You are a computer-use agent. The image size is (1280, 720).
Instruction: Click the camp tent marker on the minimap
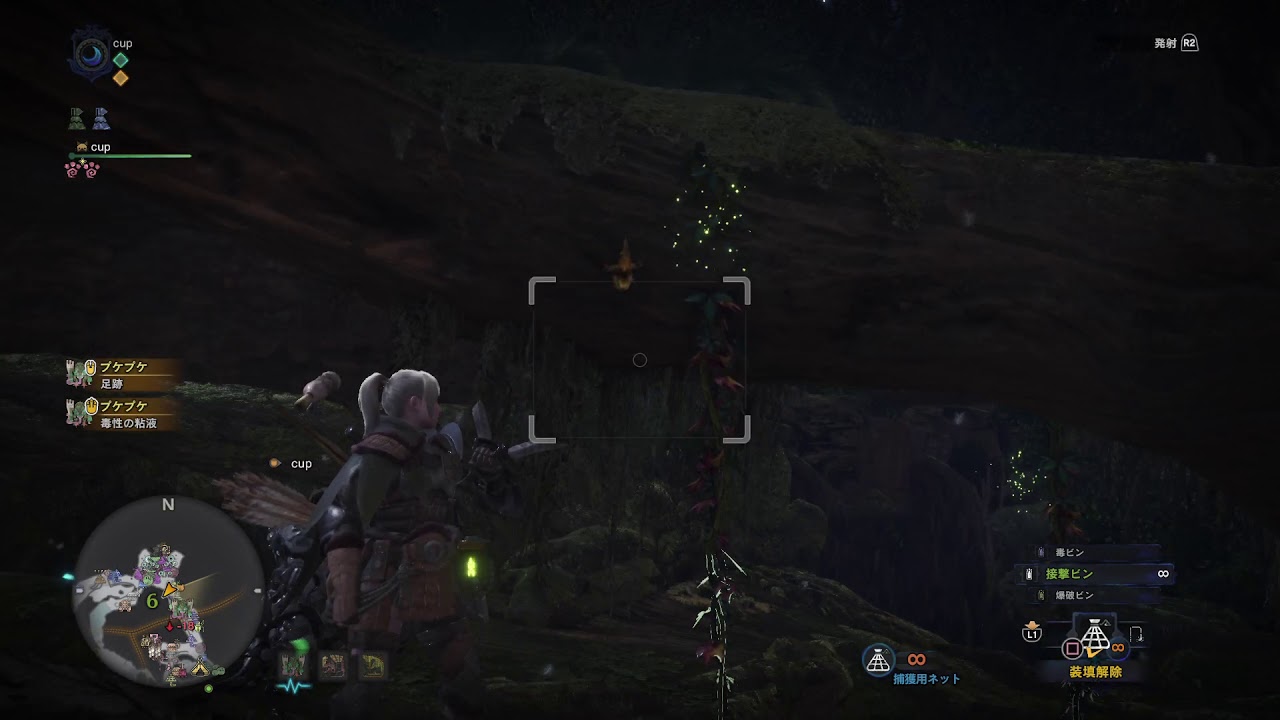200,667
